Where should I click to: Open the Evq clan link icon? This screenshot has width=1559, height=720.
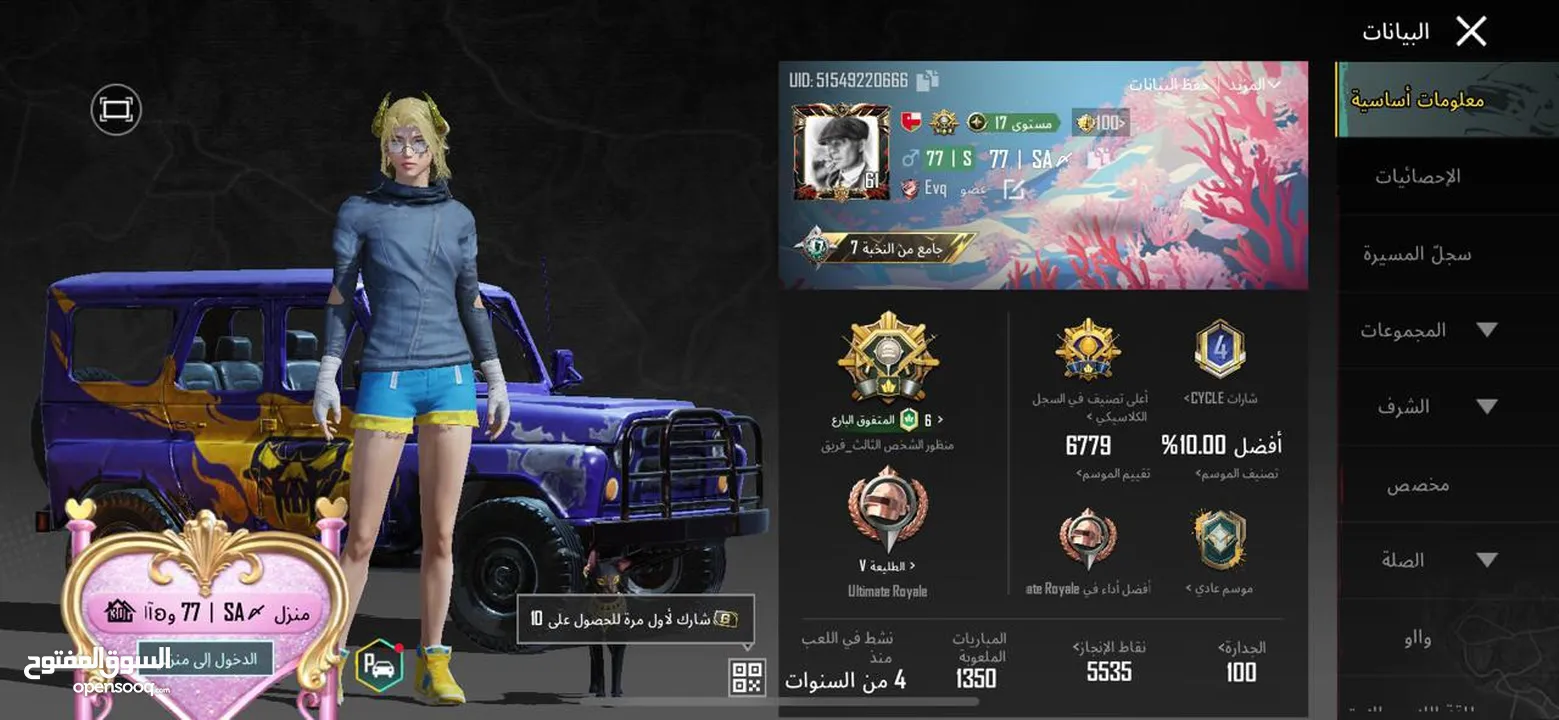(1013, 189)
